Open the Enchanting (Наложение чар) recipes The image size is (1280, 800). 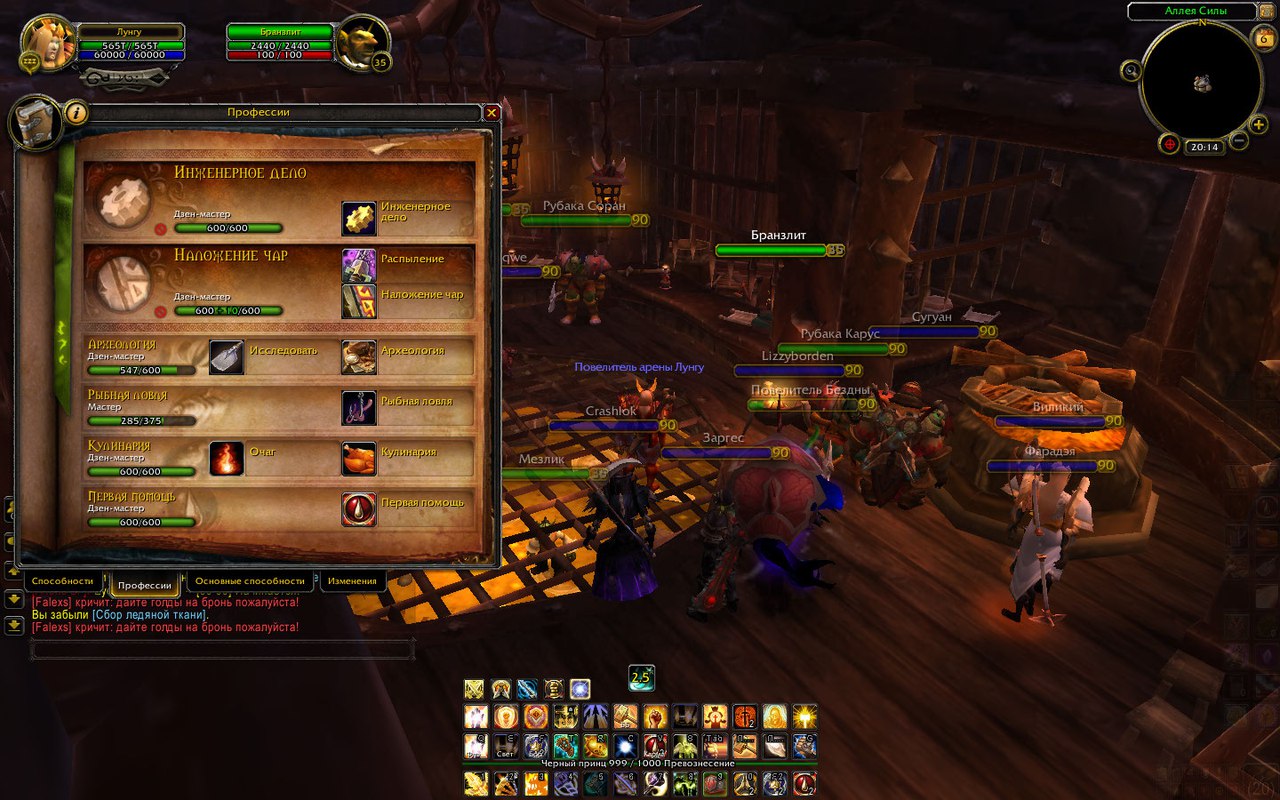359,301
